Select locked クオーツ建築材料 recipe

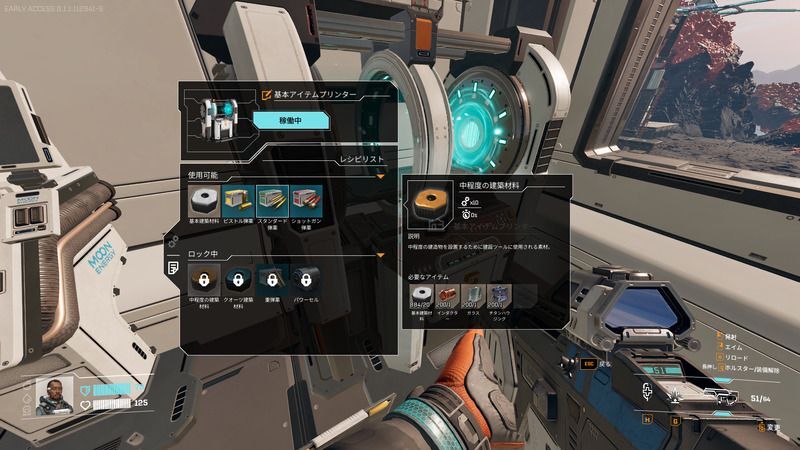[239, 281]
